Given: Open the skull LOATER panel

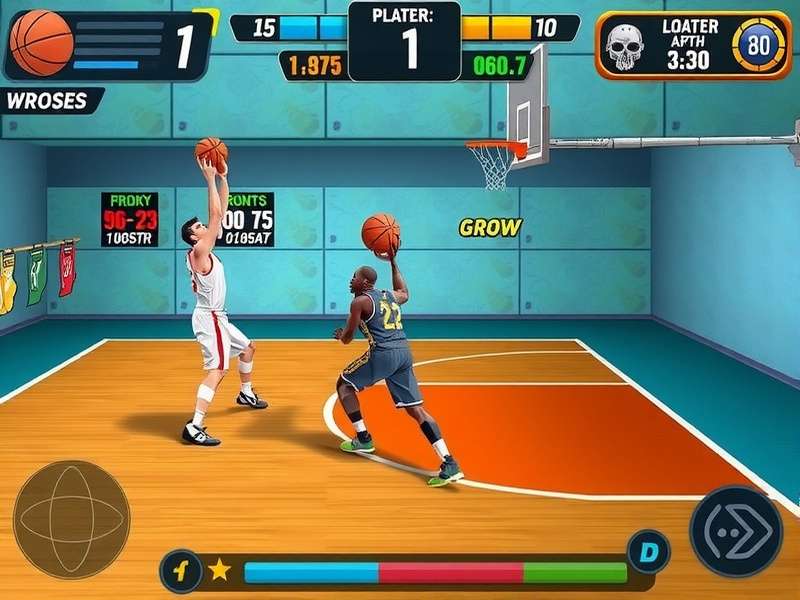Looking at the screenshot, I should point(691,44).
